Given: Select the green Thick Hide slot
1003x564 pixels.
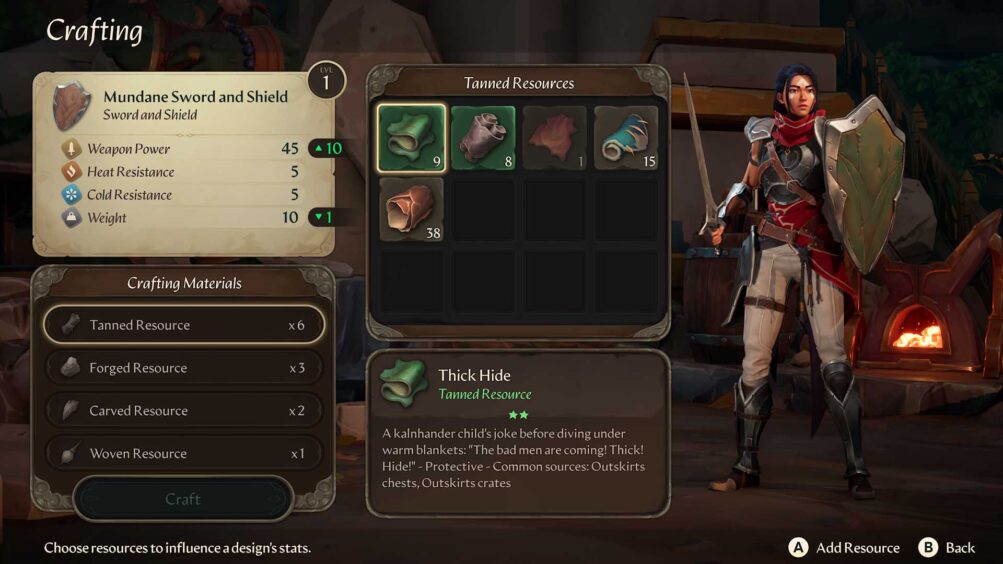Looking at the screenshot, I should pyautogui.click(x=412, y=137).
